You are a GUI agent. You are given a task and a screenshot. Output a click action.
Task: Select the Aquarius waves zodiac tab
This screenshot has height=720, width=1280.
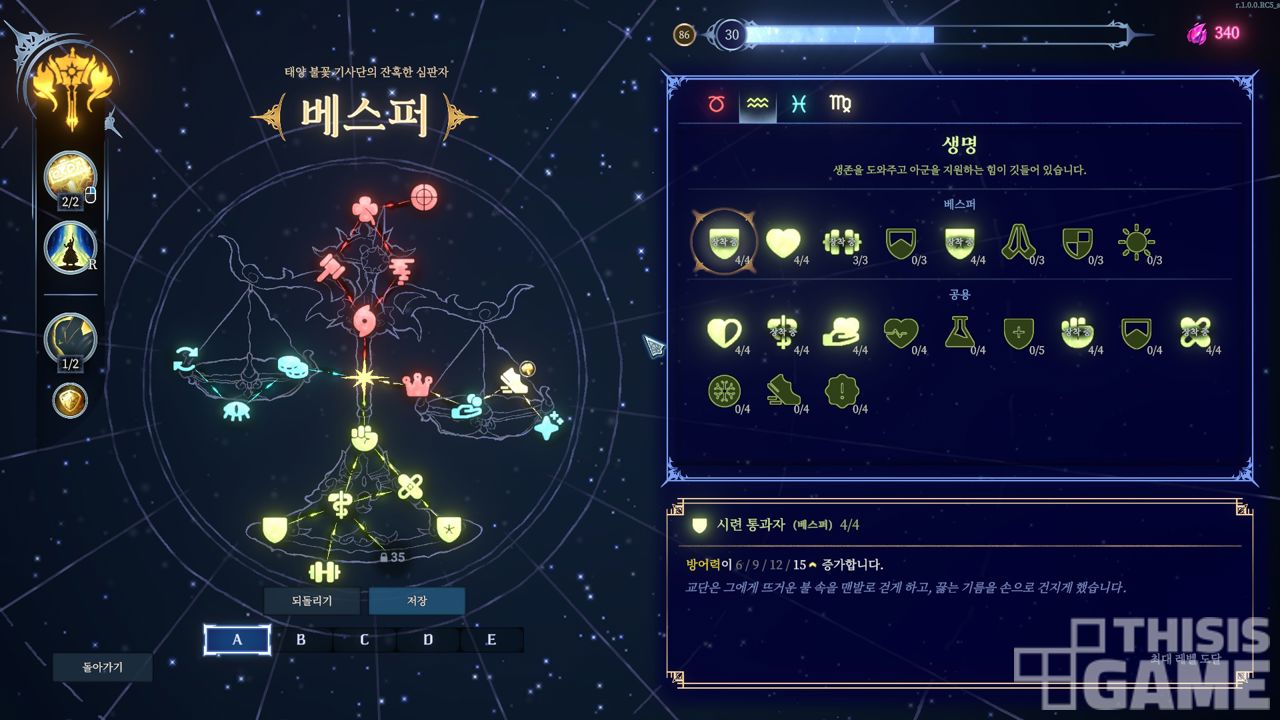coord(757,104)
